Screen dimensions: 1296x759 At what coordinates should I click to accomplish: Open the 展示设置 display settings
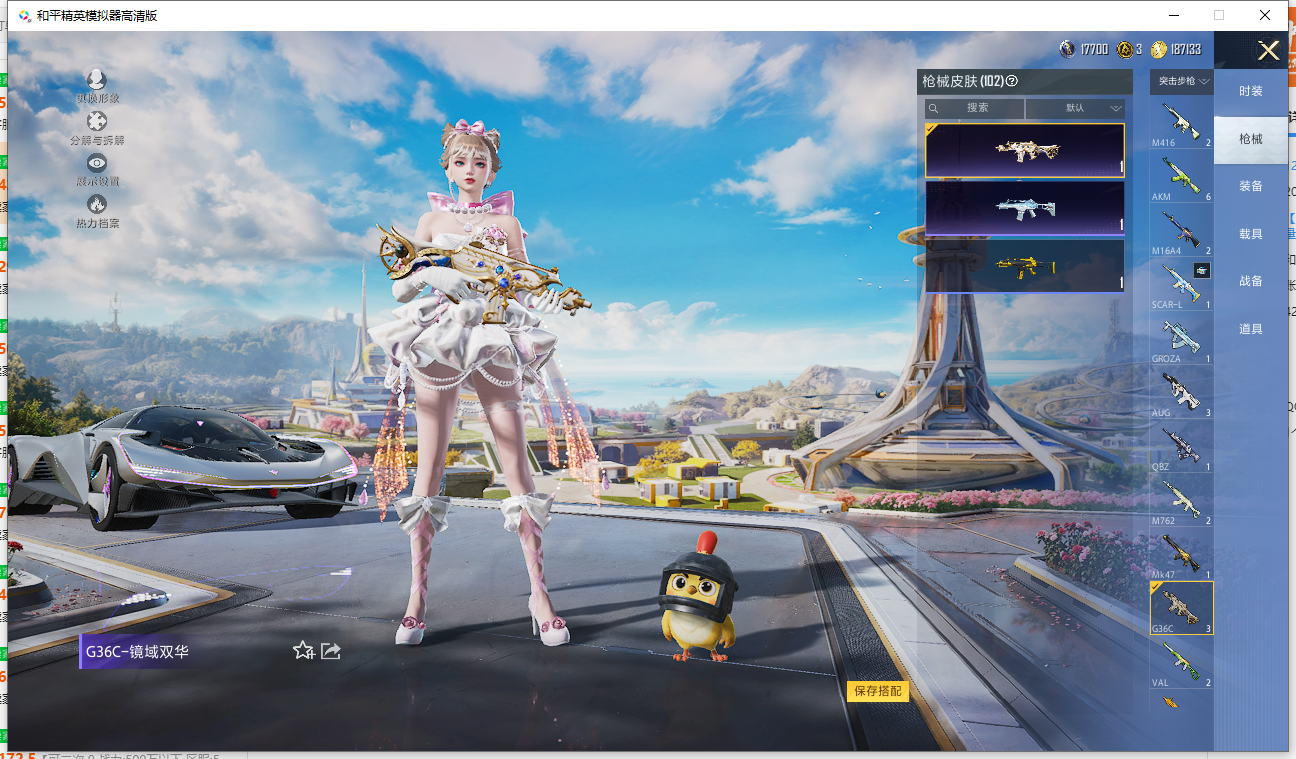[97, 169]
